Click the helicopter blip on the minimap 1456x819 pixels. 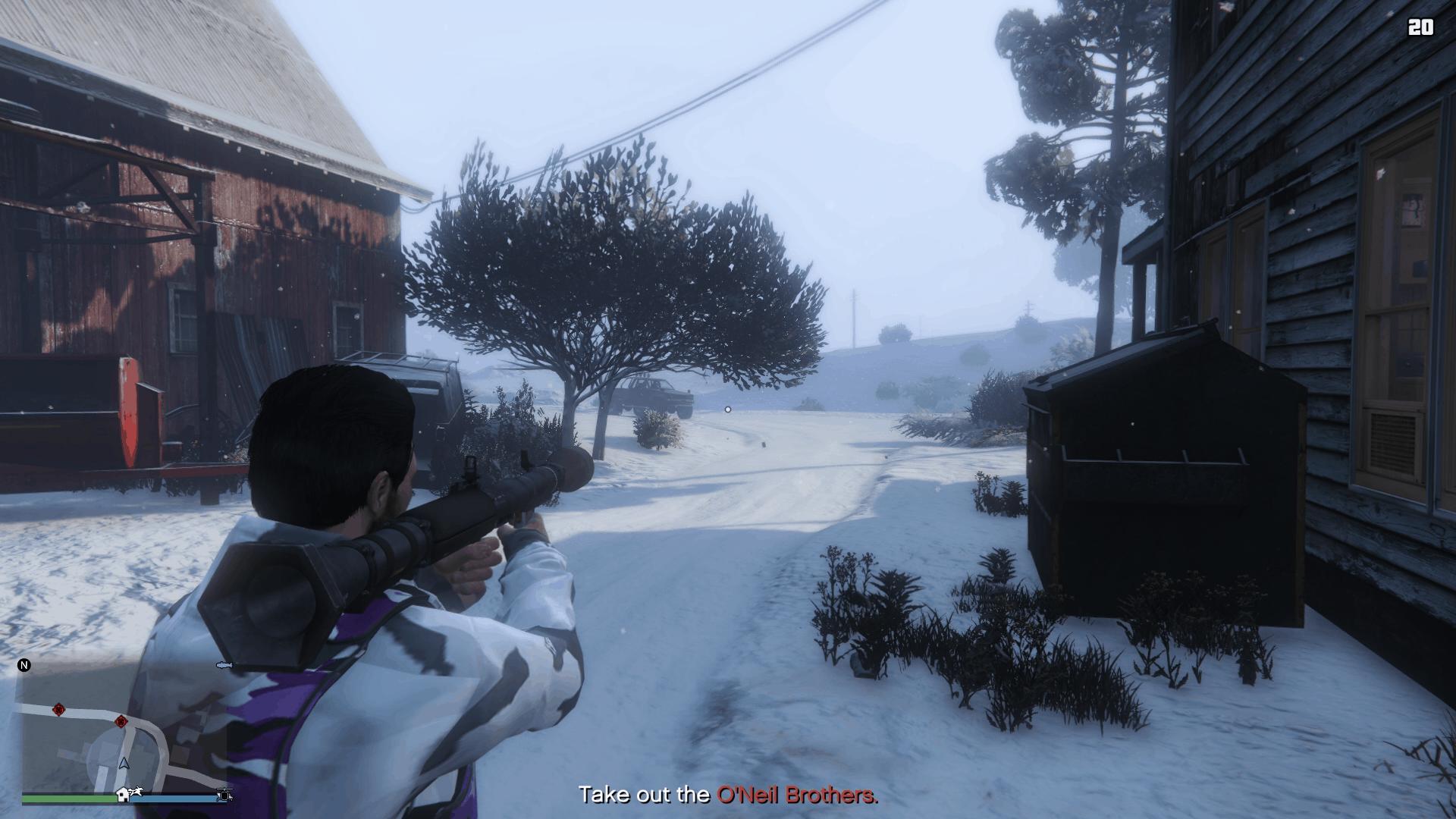224,795
